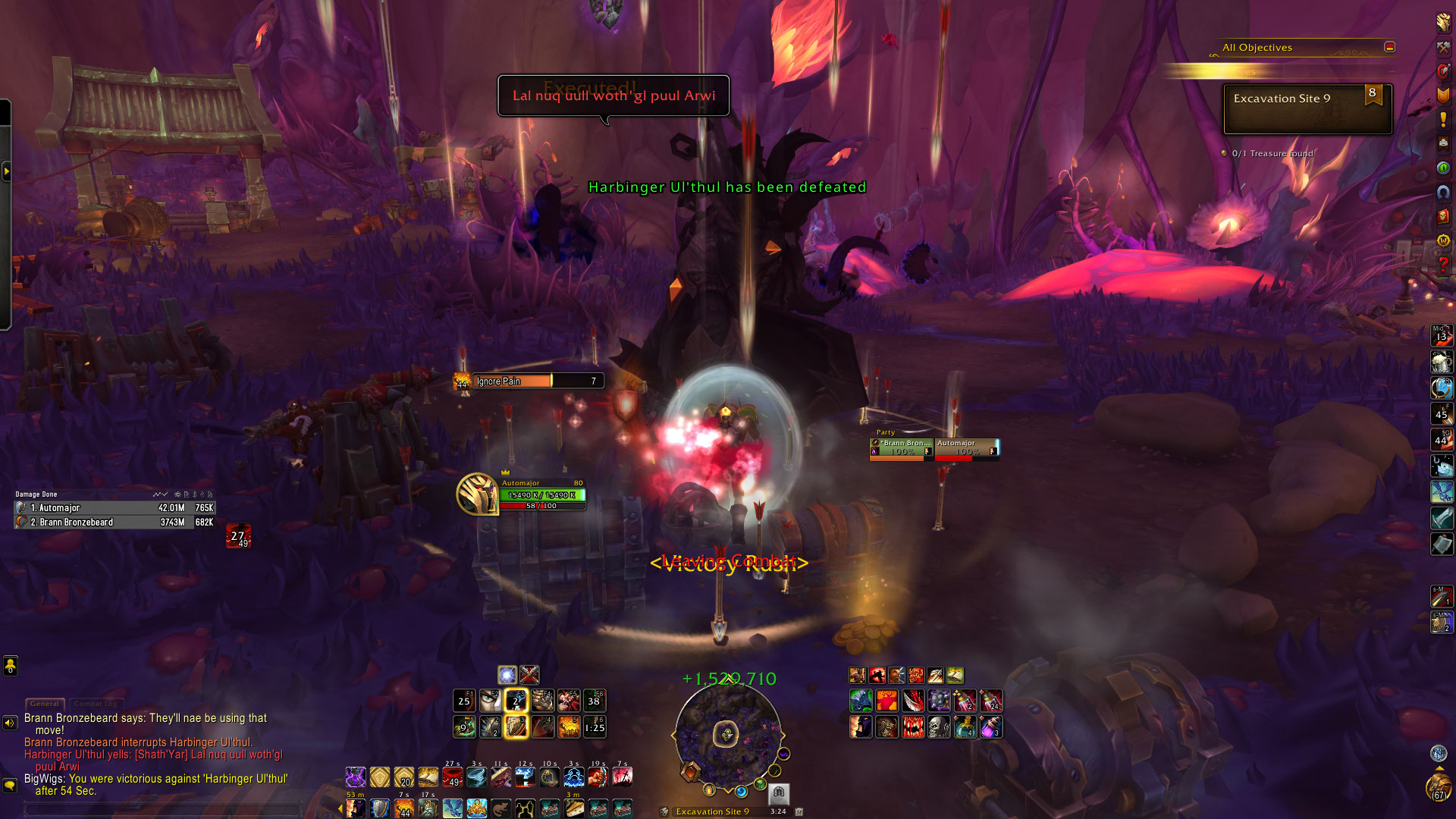Collapse the All Objectives tracker
The image size is (1456, 819).
1389,47
